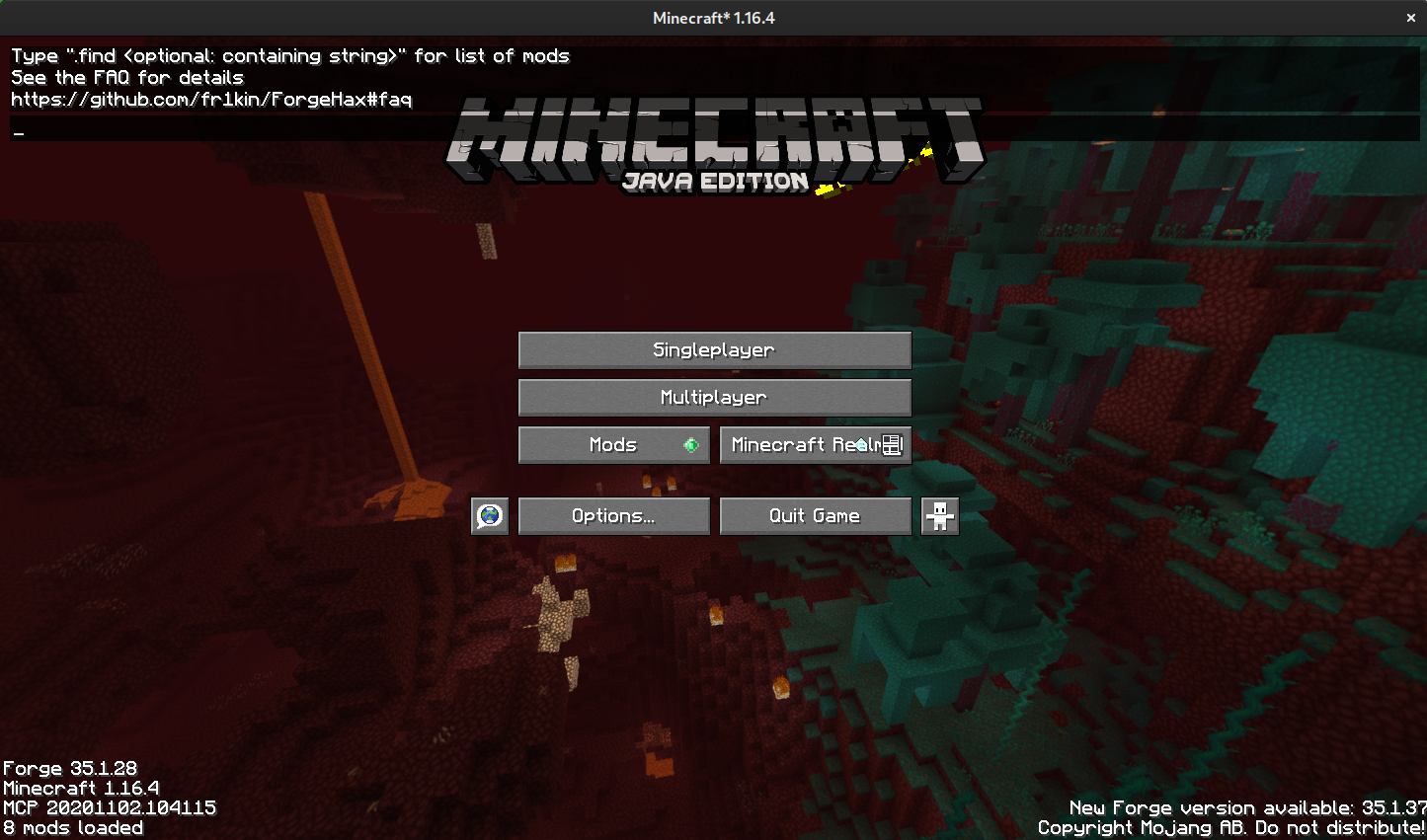1427x840 pixels.
Task: Click the emerald icon on the Mods button
Action: tap(691, 444)
